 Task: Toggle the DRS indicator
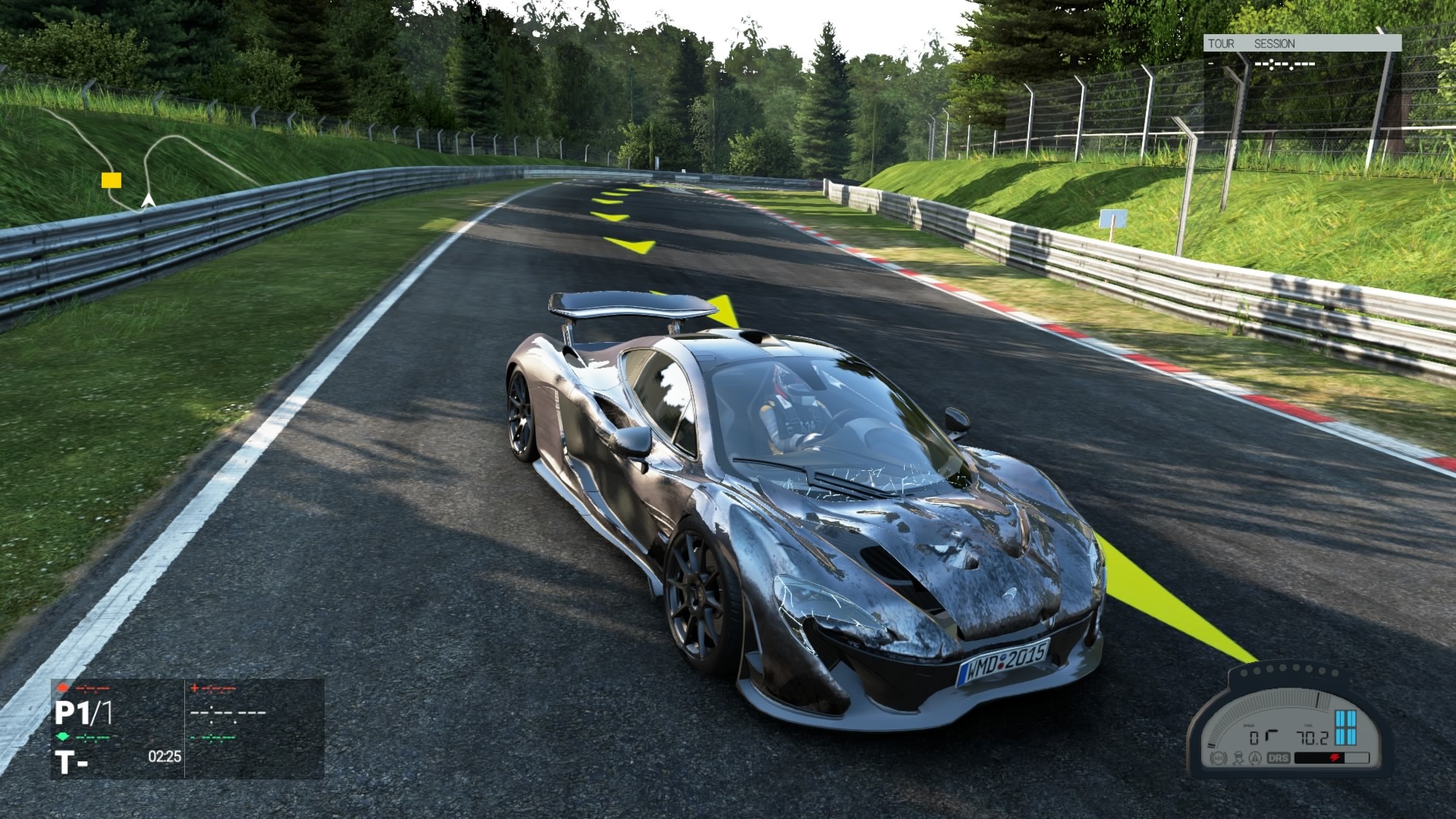(x=1278, y=757)
